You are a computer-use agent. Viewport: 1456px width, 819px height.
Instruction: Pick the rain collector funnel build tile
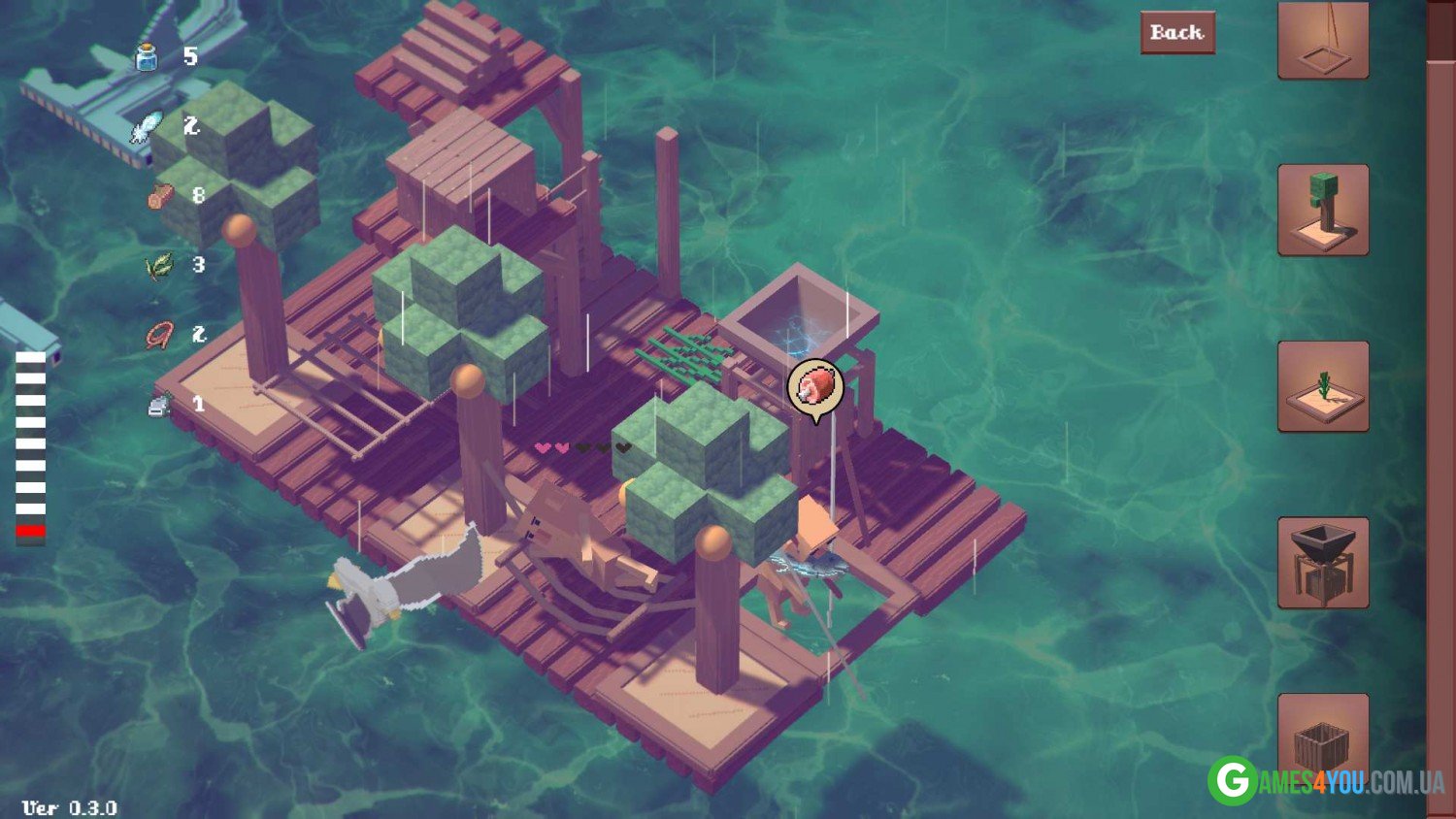(x=1323, y=563)
